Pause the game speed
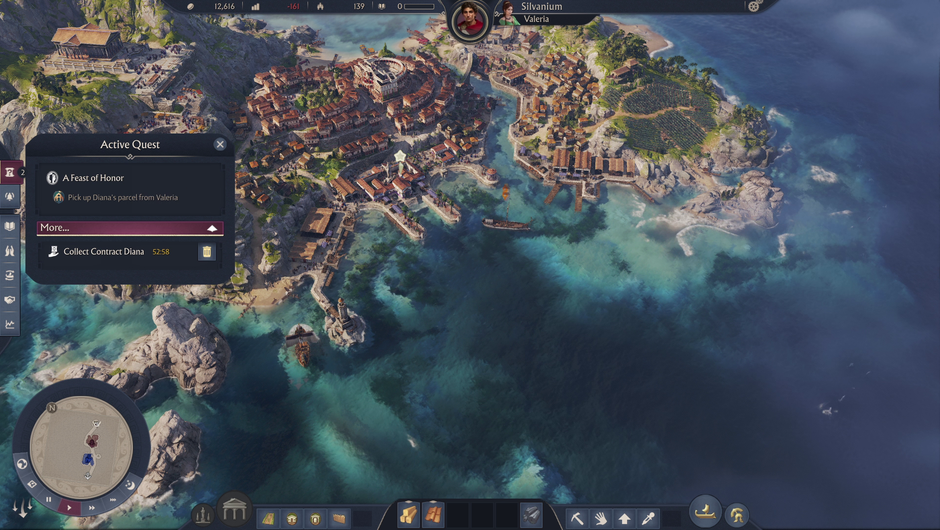Viewport: 940px width, 530px height. 49,499
